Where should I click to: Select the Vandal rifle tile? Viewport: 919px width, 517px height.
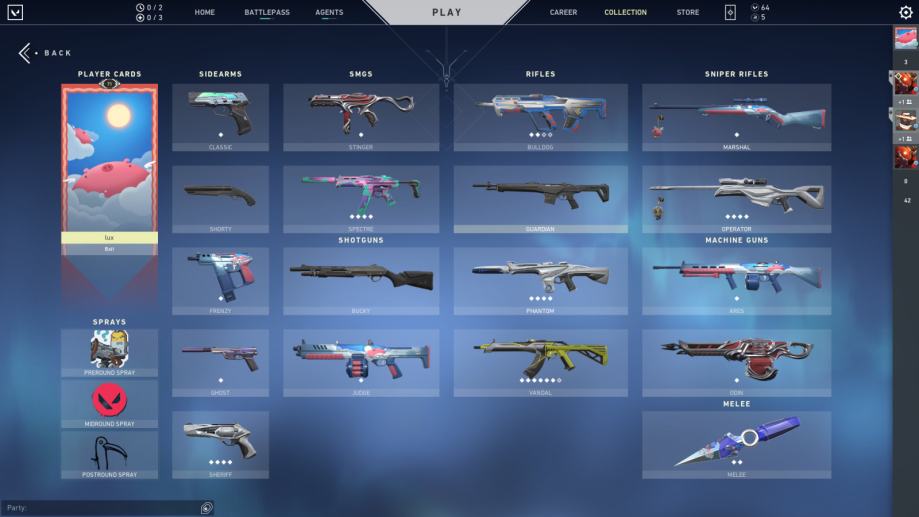click(x=540, y=362)
